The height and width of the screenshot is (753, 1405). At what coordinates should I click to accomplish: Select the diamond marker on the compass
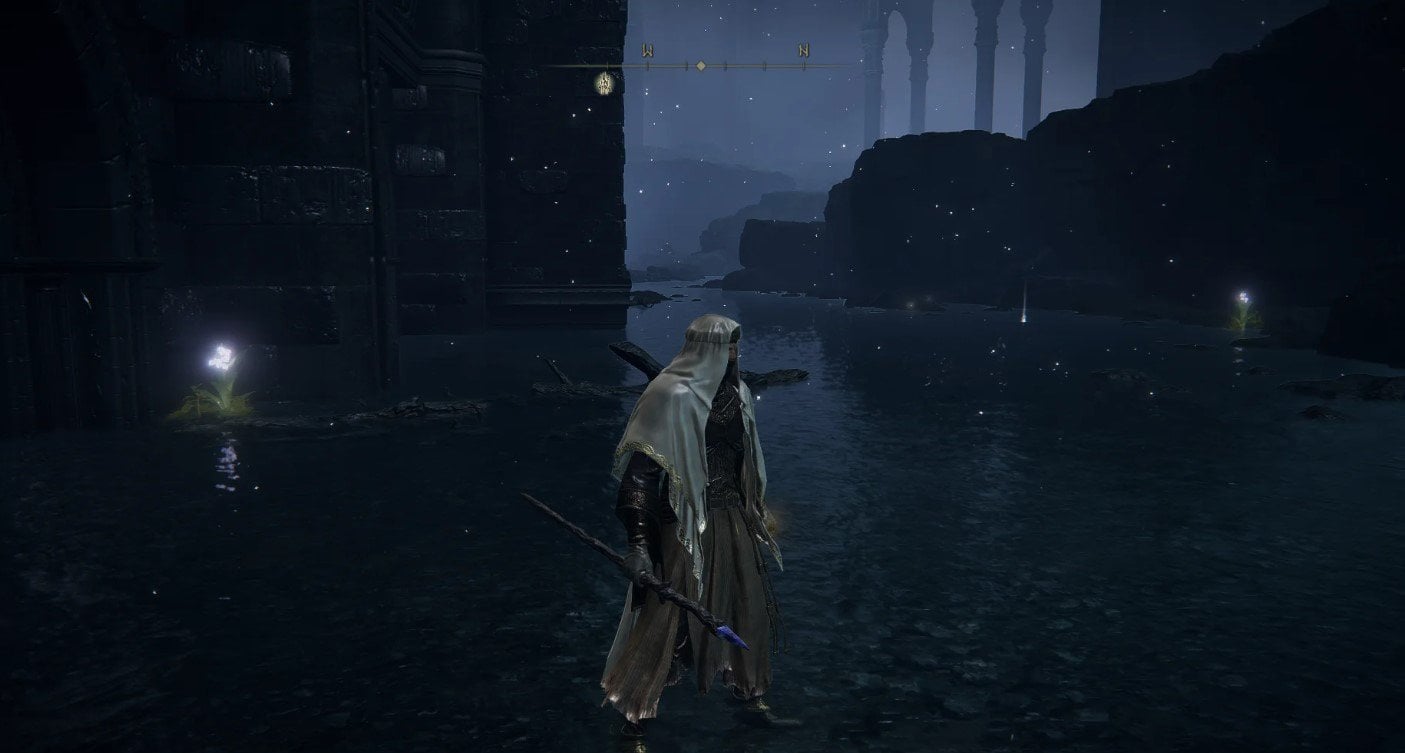pyautogui.click(x=701, y=66)
